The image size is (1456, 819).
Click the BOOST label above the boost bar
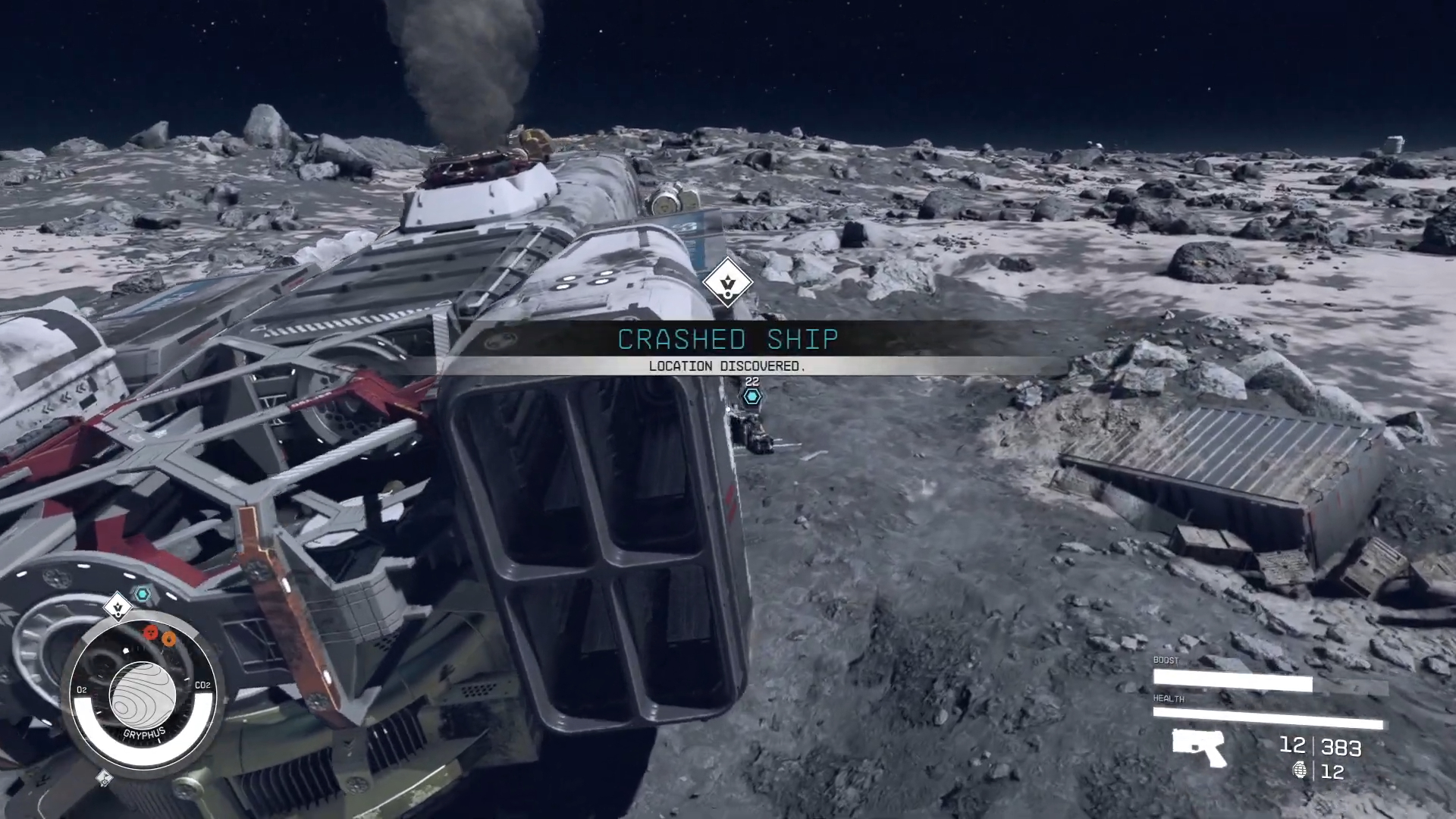tap(1166, 660)
